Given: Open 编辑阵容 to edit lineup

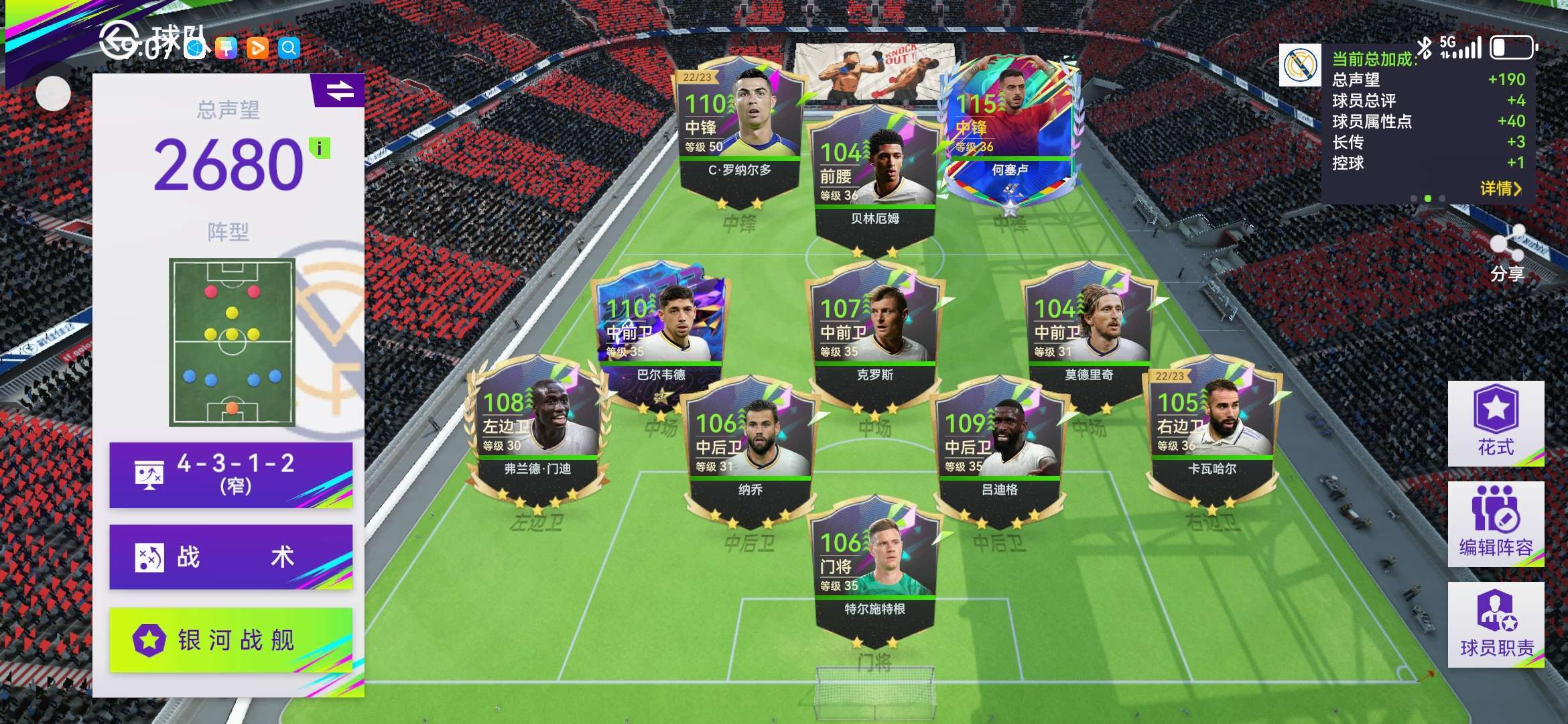Looking at the screenshot, I should [1496, 524].
